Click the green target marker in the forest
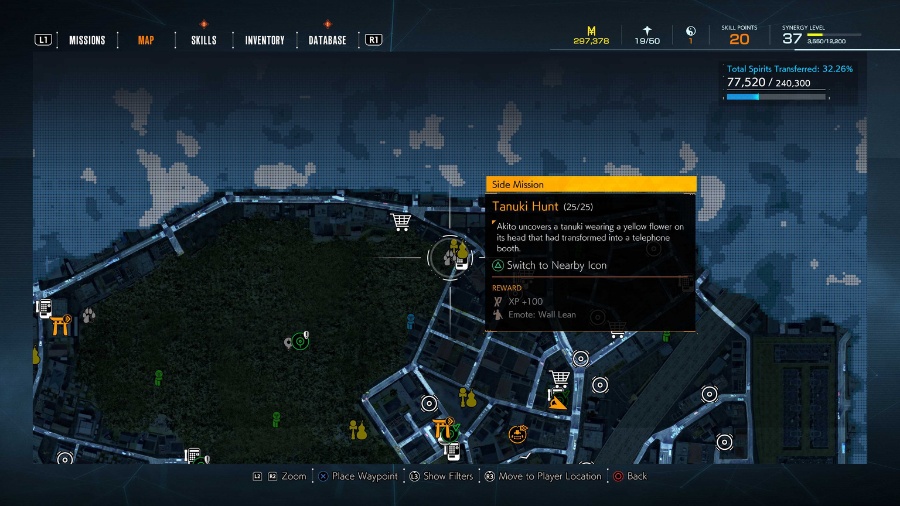Screen dimensions: 900x506 300,342
